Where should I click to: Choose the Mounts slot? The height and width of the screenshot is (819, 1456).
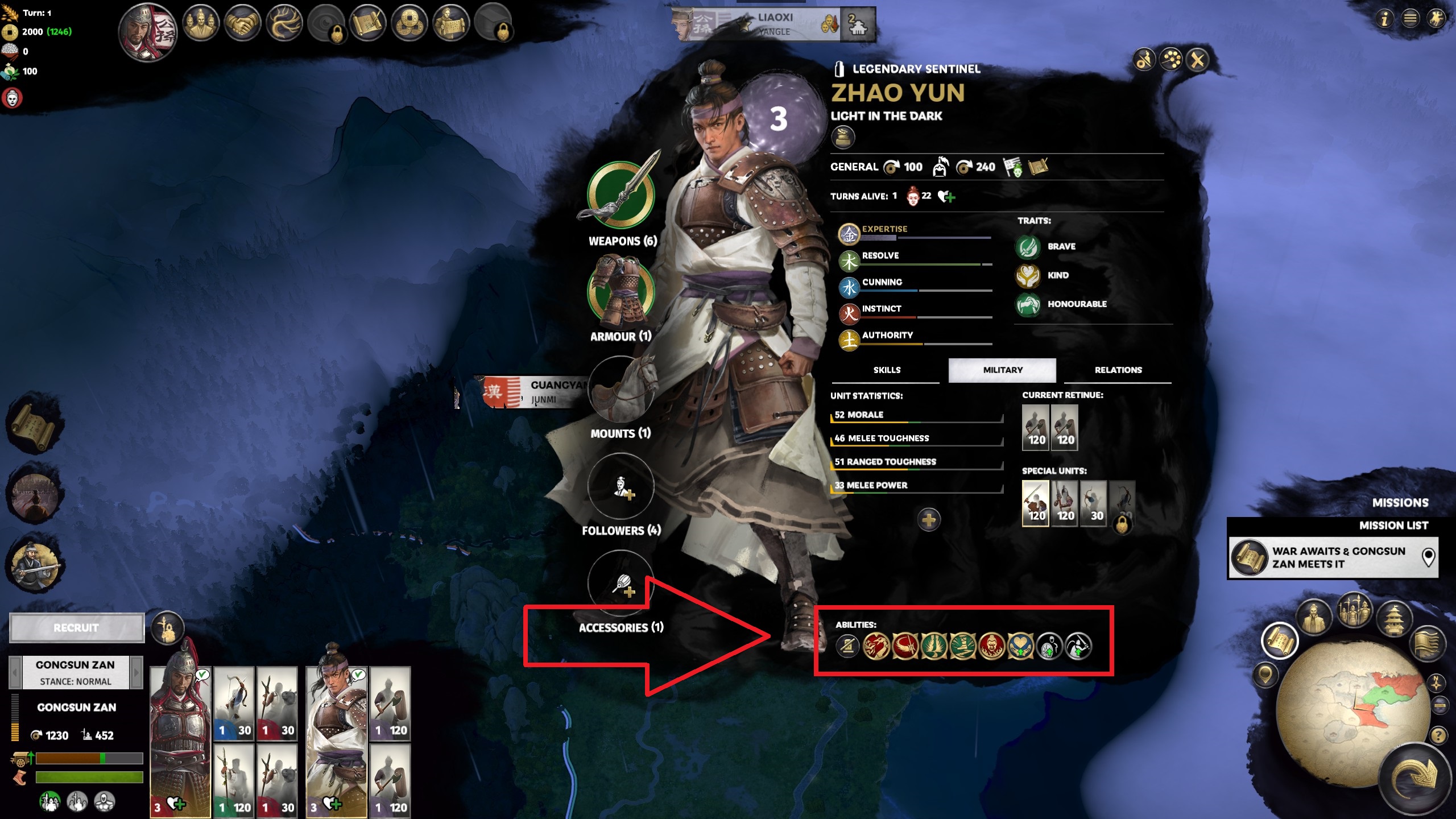pos(621,390)
